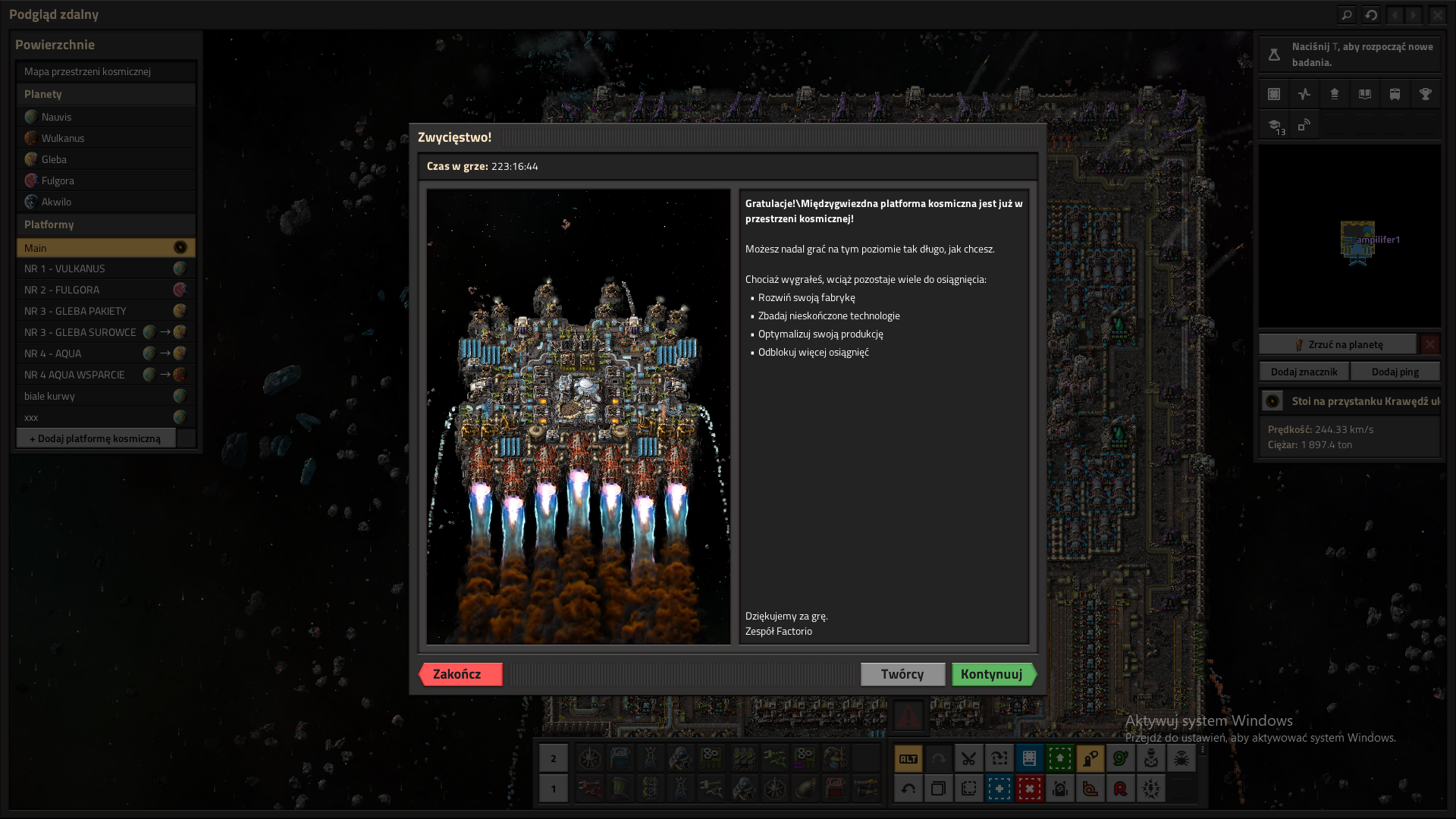The image size is (1456, 819).
Task: Click the Zrzuć na planetę button
Action: click(x=1338, y=344)
